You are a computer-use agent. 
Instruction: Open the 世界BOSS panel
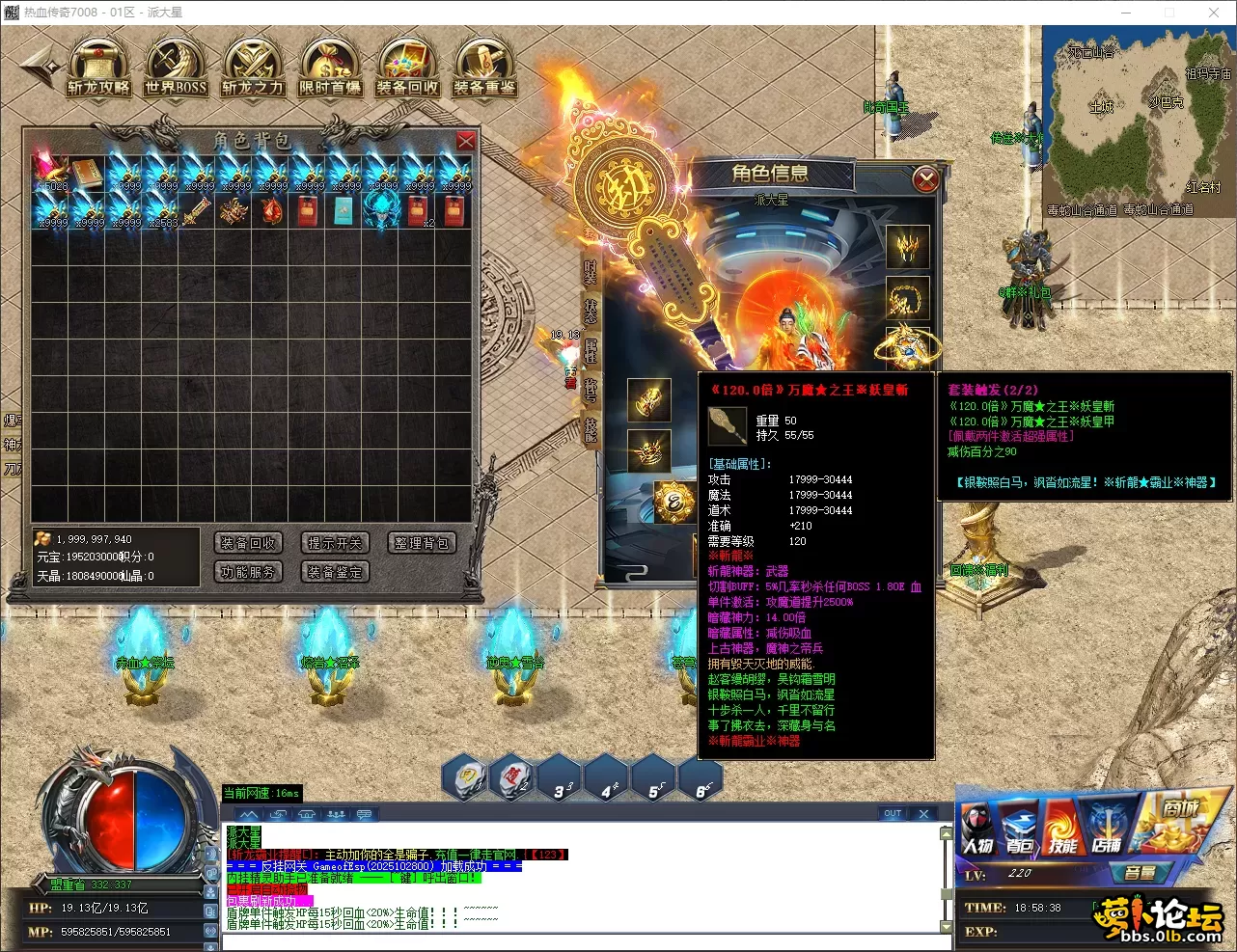[x=176, y=68]
